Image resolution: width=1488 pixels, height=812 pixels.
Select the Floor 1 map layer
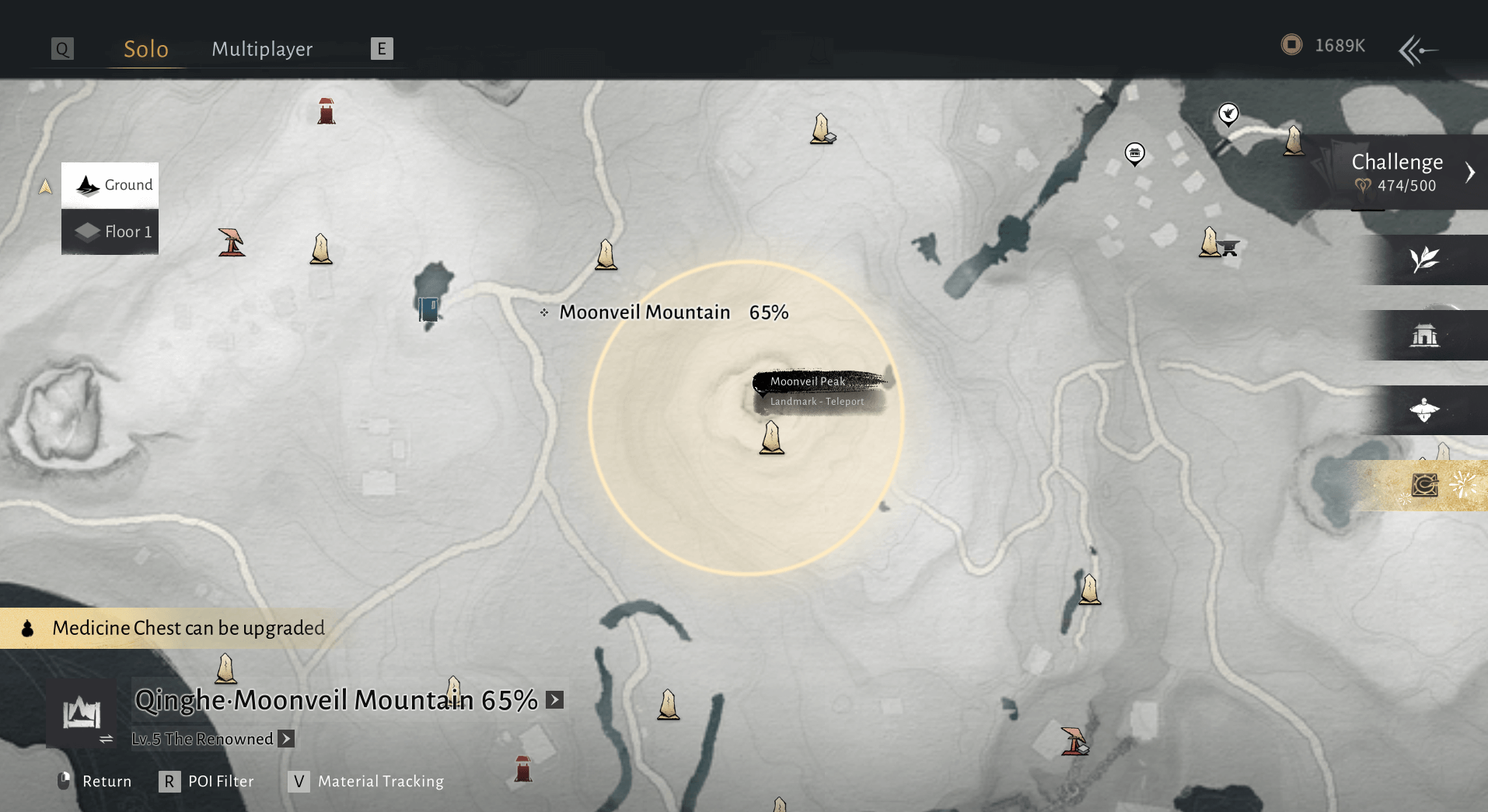coord(110,232)
